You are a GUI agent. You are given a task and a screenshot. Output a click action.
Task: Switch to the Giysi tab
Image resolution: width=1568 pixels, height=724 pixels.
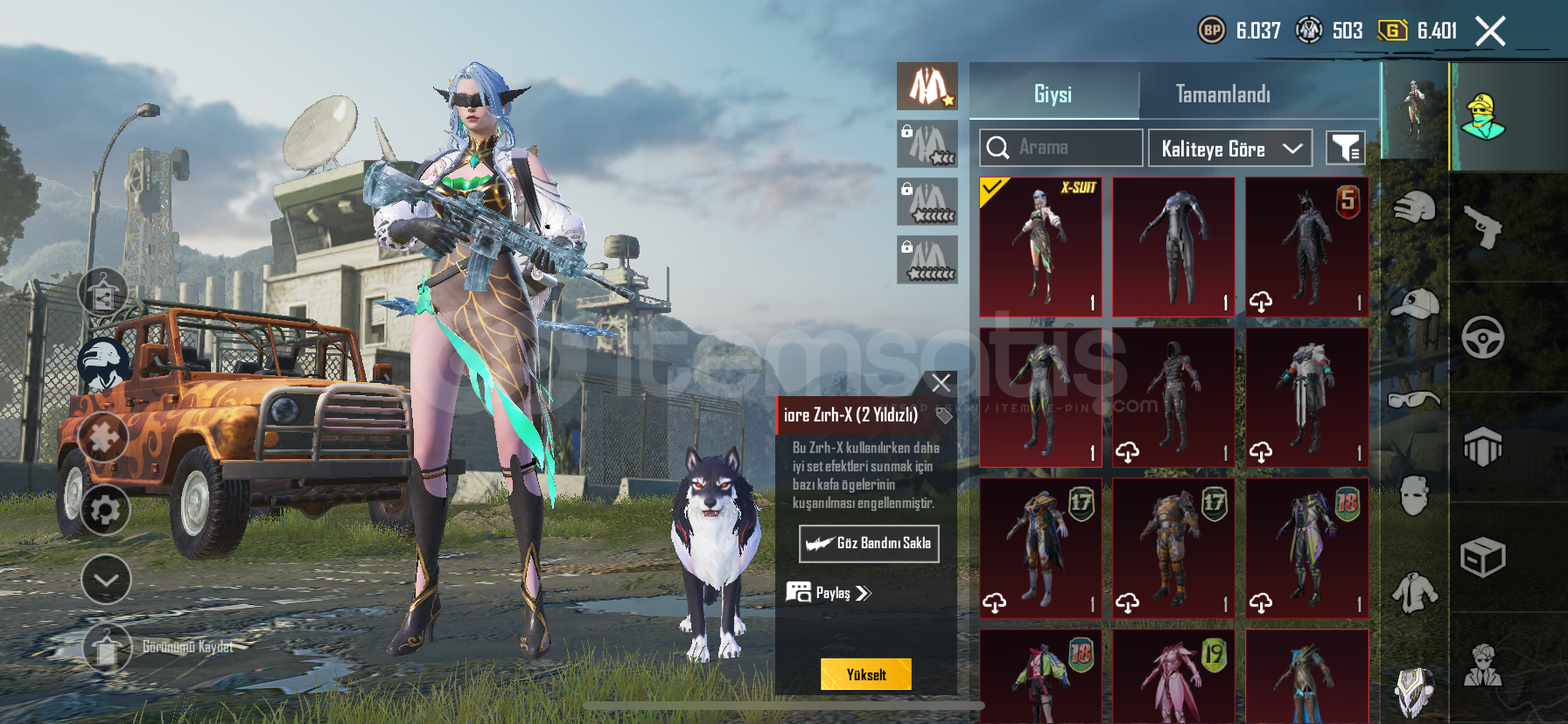(x=1053, y=94)
